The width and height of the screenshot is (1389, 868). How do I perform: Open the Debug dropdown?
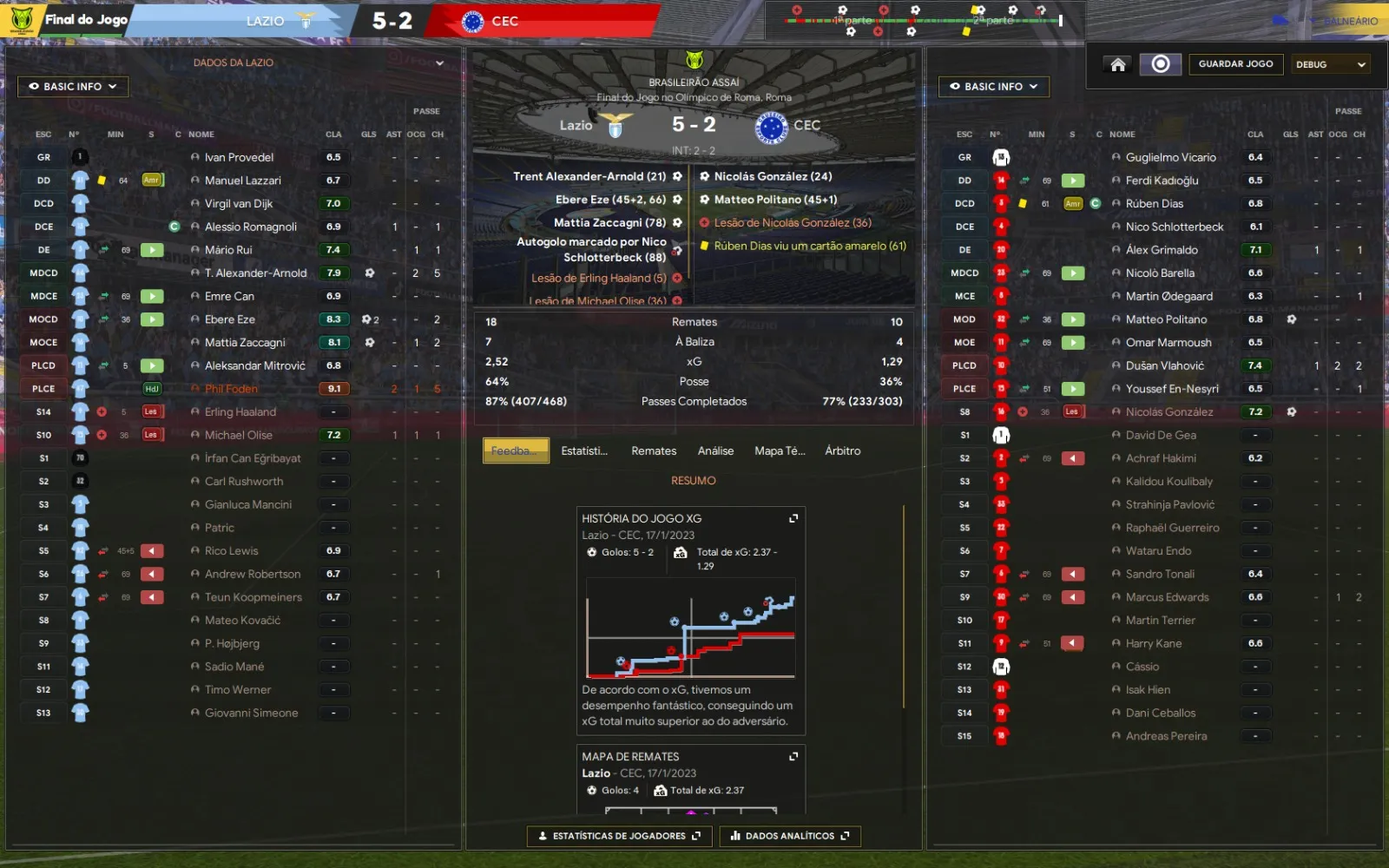pyautogui.click(x=1330, y=64)
